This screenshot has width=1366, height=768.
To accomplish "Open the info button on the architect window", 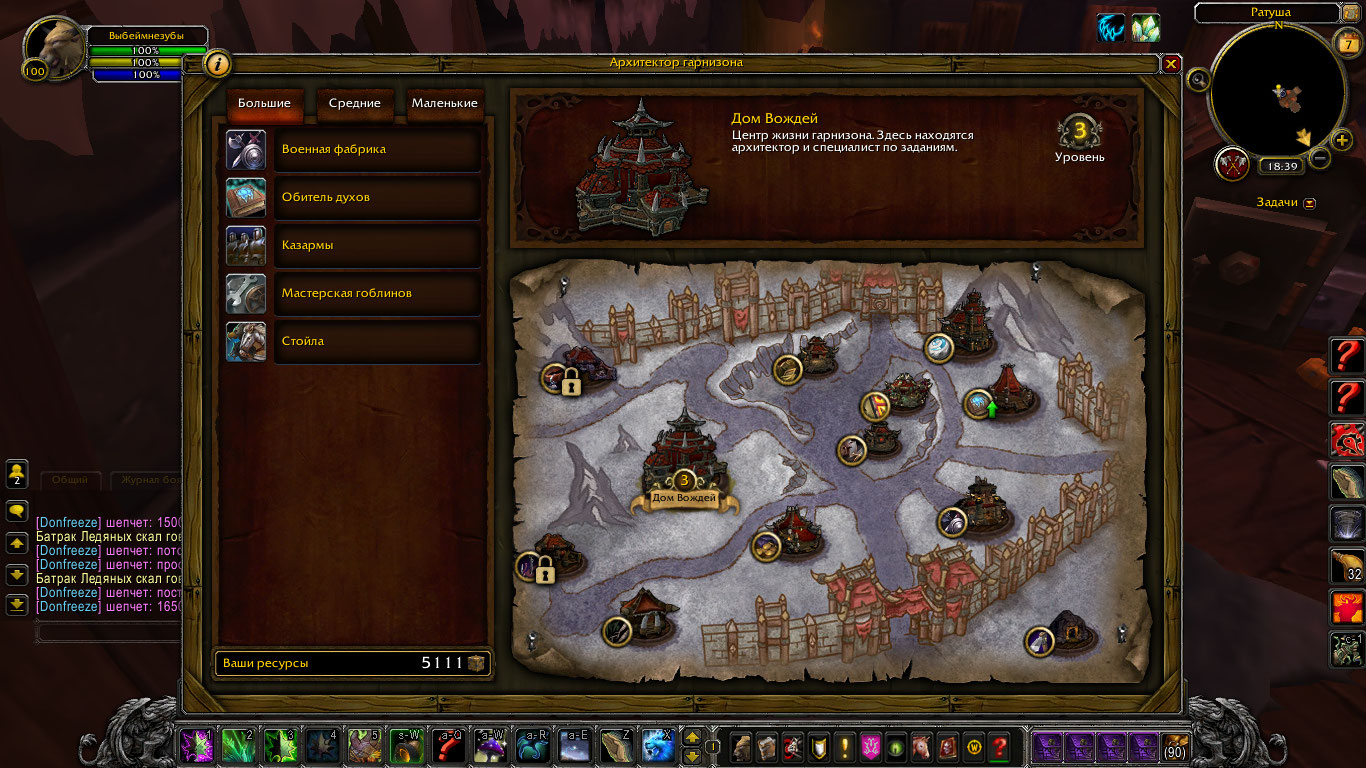I will click(x=217, y=64).
